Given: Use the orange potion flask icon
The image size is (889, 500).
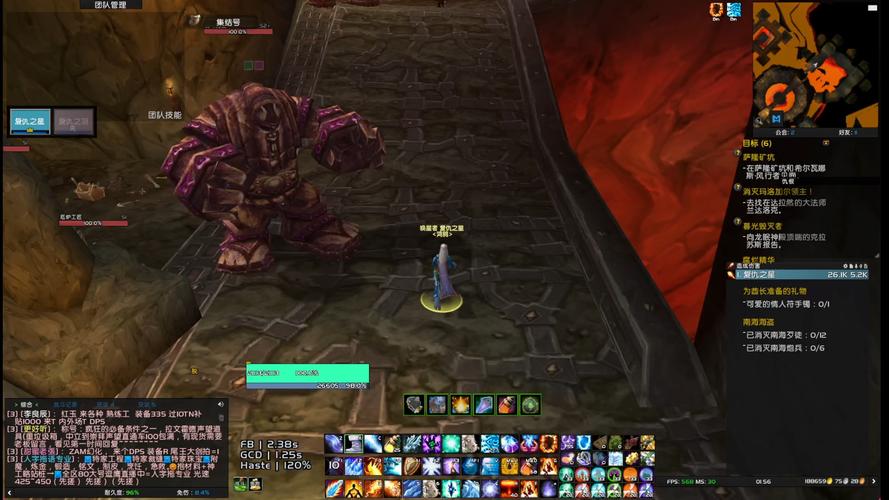Looking at the screenshot, I should 507,404.
